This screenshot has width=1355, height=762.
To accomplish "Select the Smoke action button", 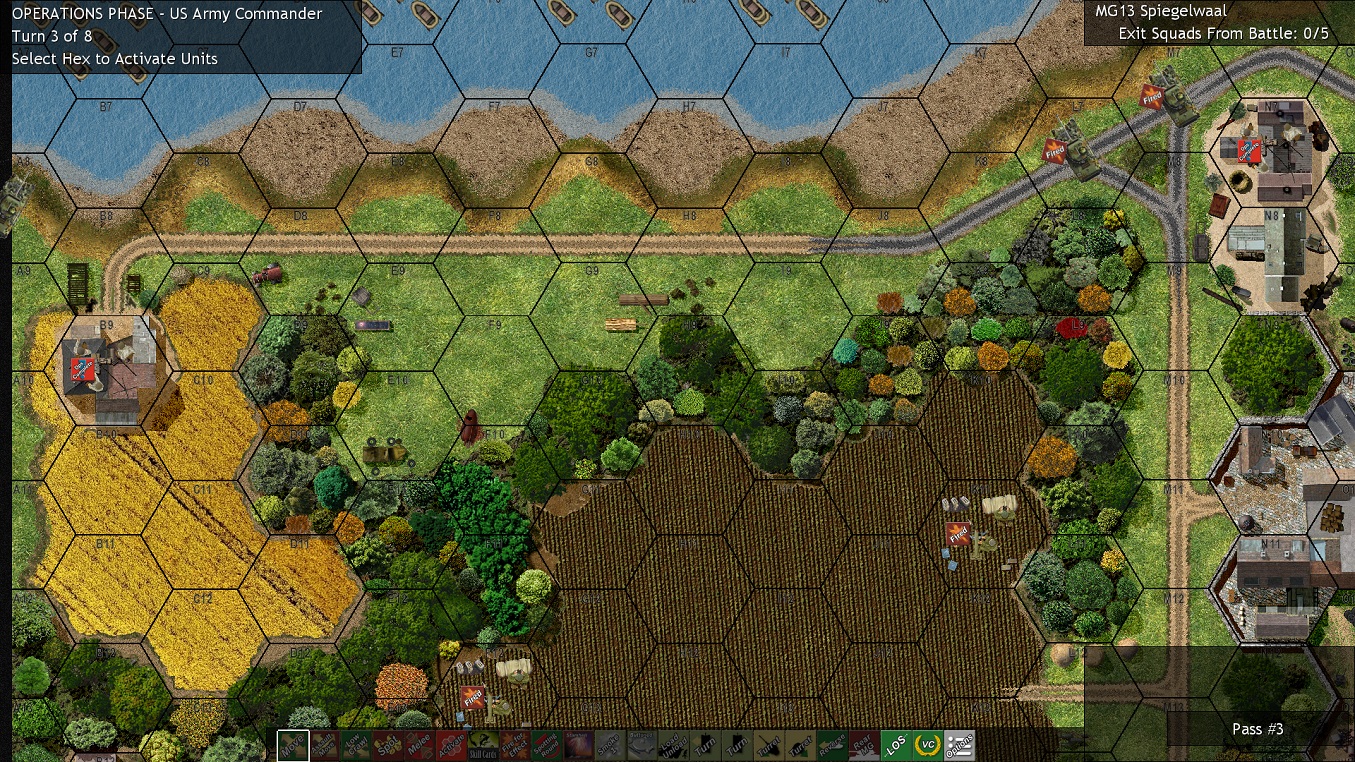I will coord(609,746).
